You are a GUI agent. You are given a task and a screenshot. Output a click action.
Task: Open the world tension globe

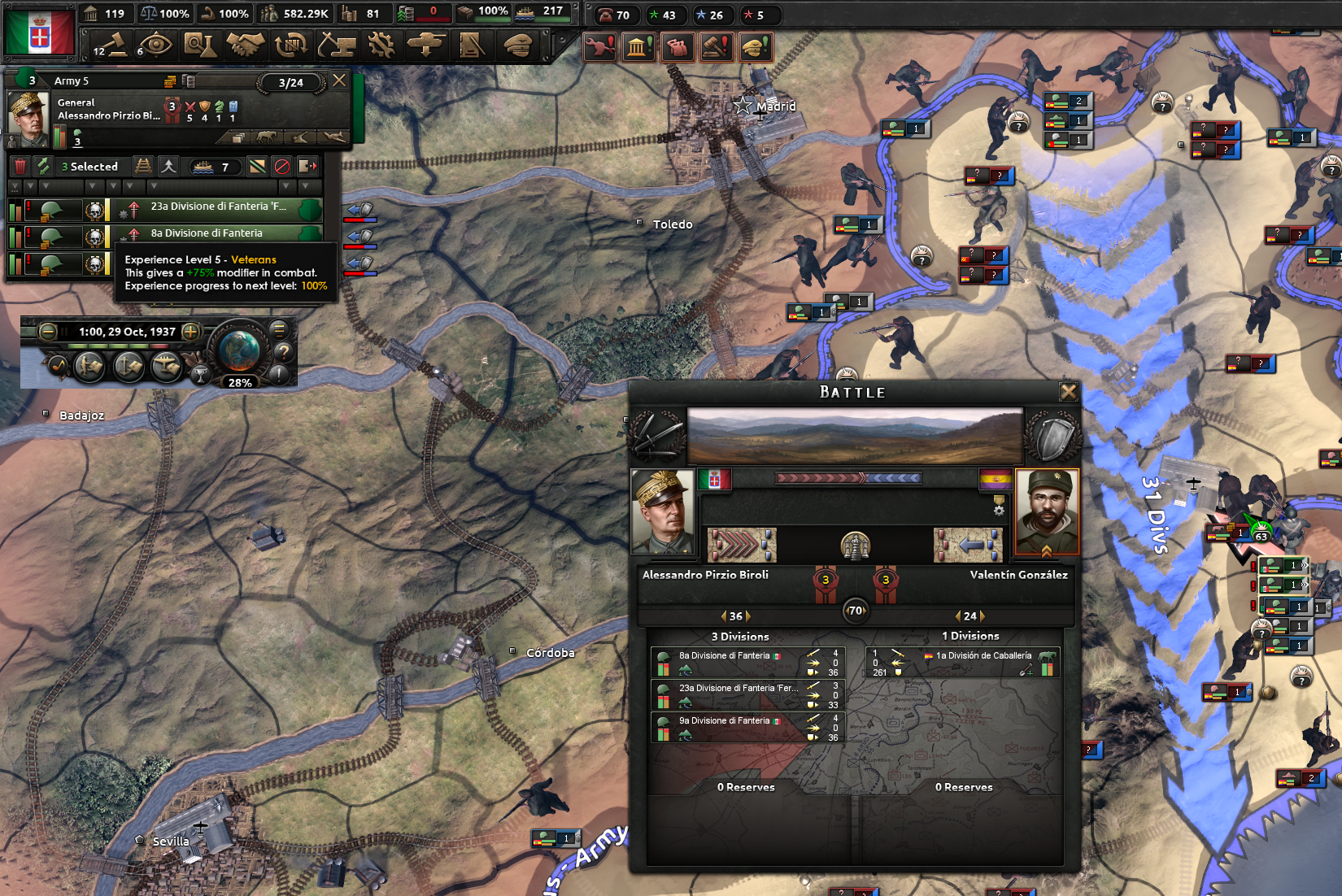click(x=239, y=351)
